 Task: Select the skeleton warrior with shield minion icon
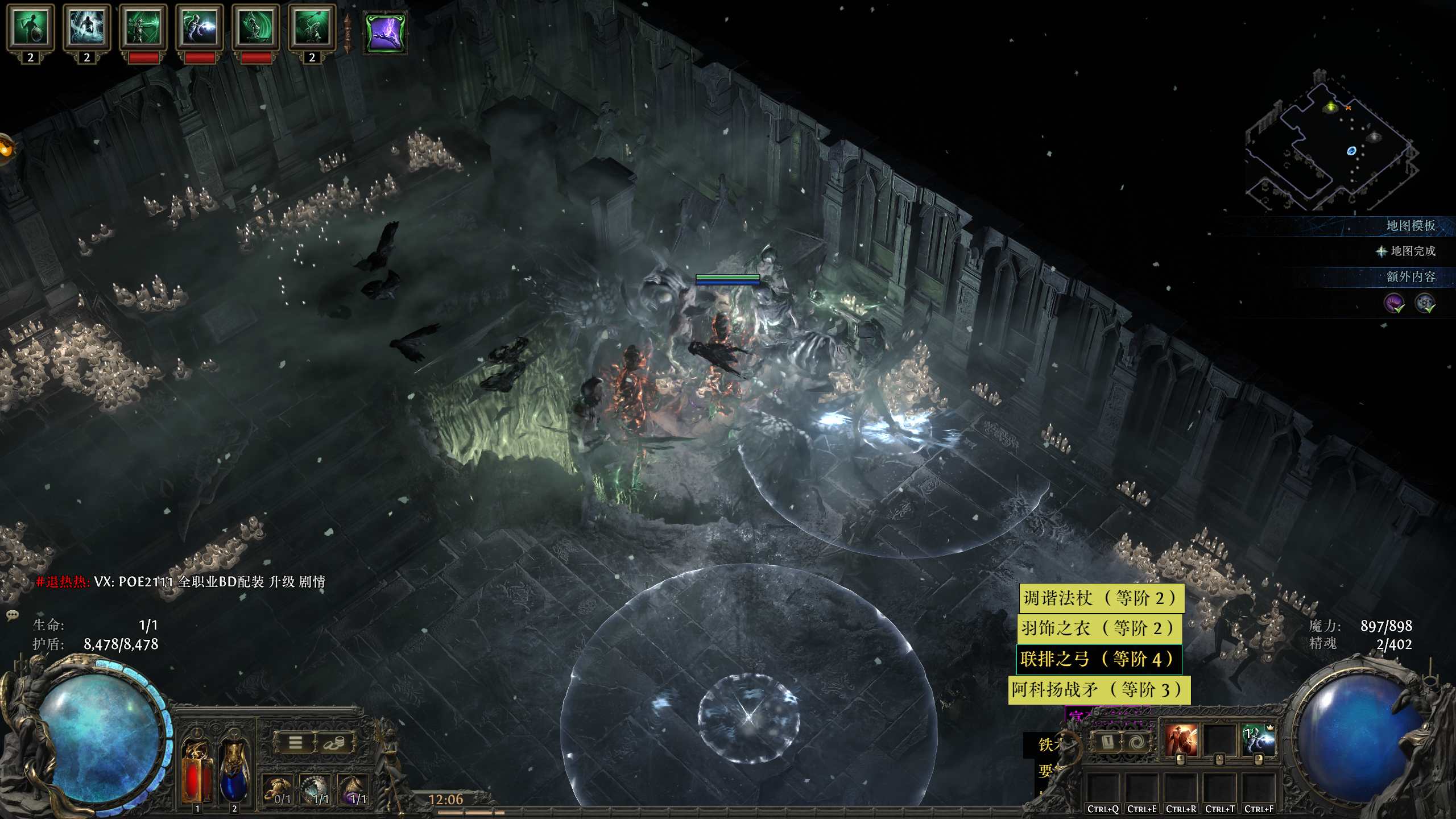coord(30,26)
